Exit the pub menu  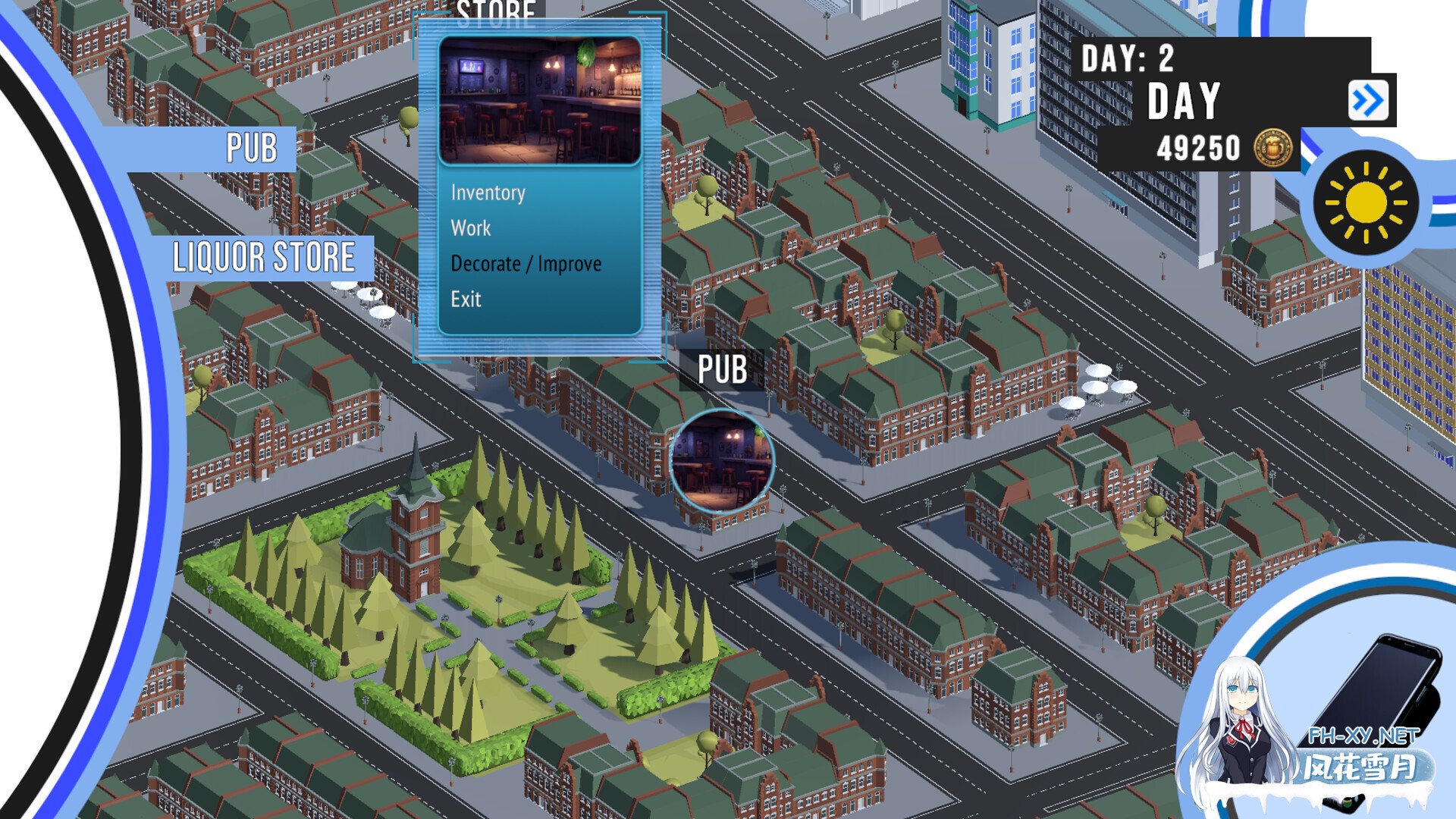(466, 300)
